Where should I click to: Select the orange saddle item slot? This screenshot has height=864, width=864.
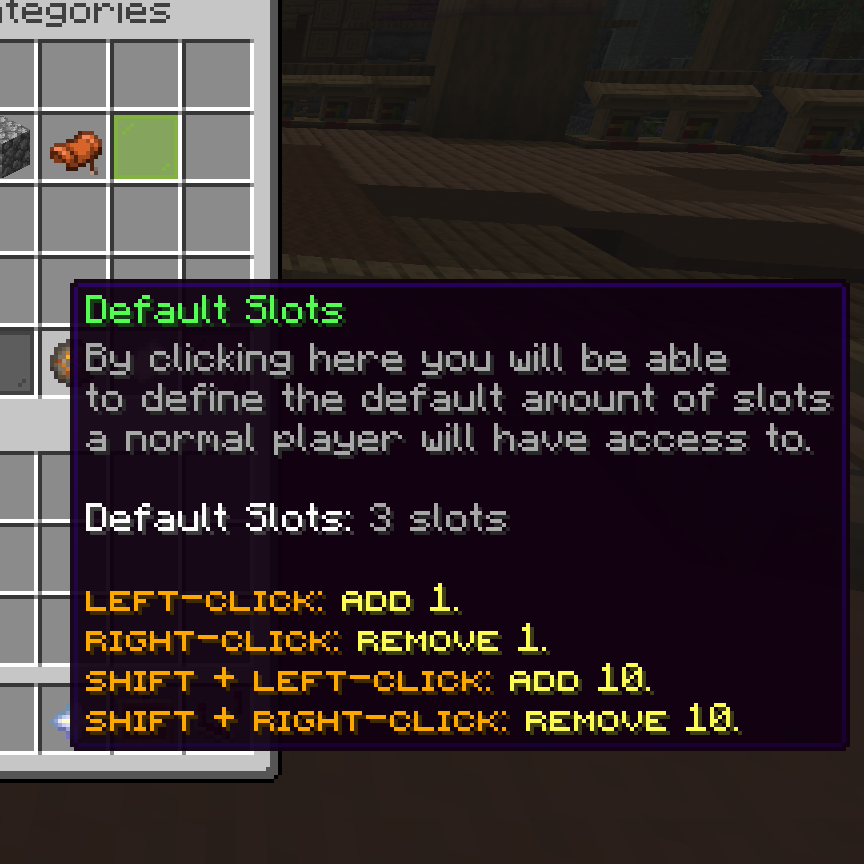pyautogui.click(x=75, y=148)
